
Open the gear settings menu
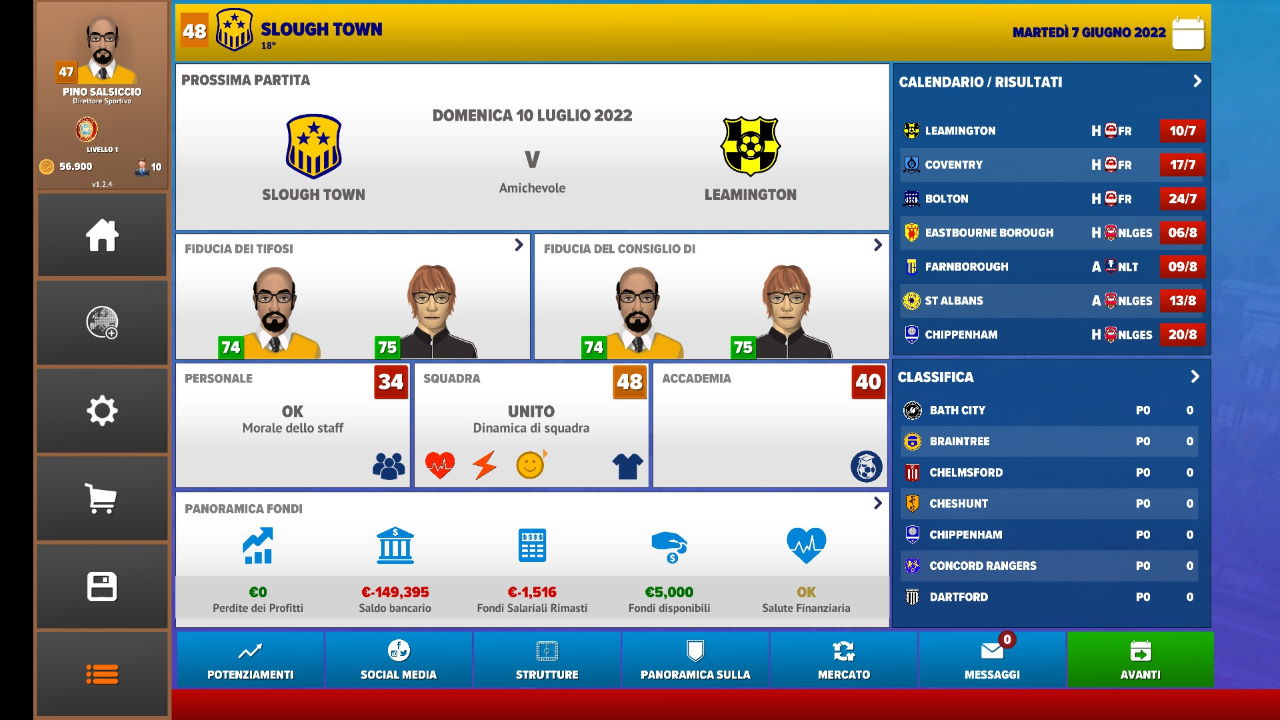coord(102,411)
